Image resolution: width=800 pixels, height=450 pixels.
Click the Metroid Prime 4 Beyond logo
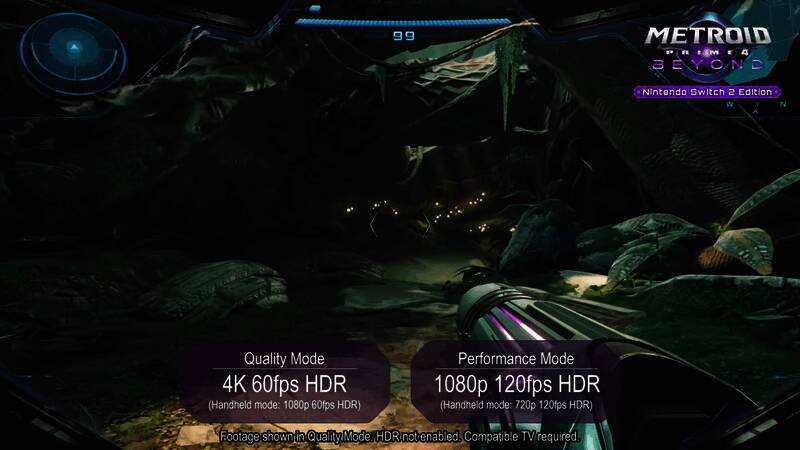click(707, 50)
